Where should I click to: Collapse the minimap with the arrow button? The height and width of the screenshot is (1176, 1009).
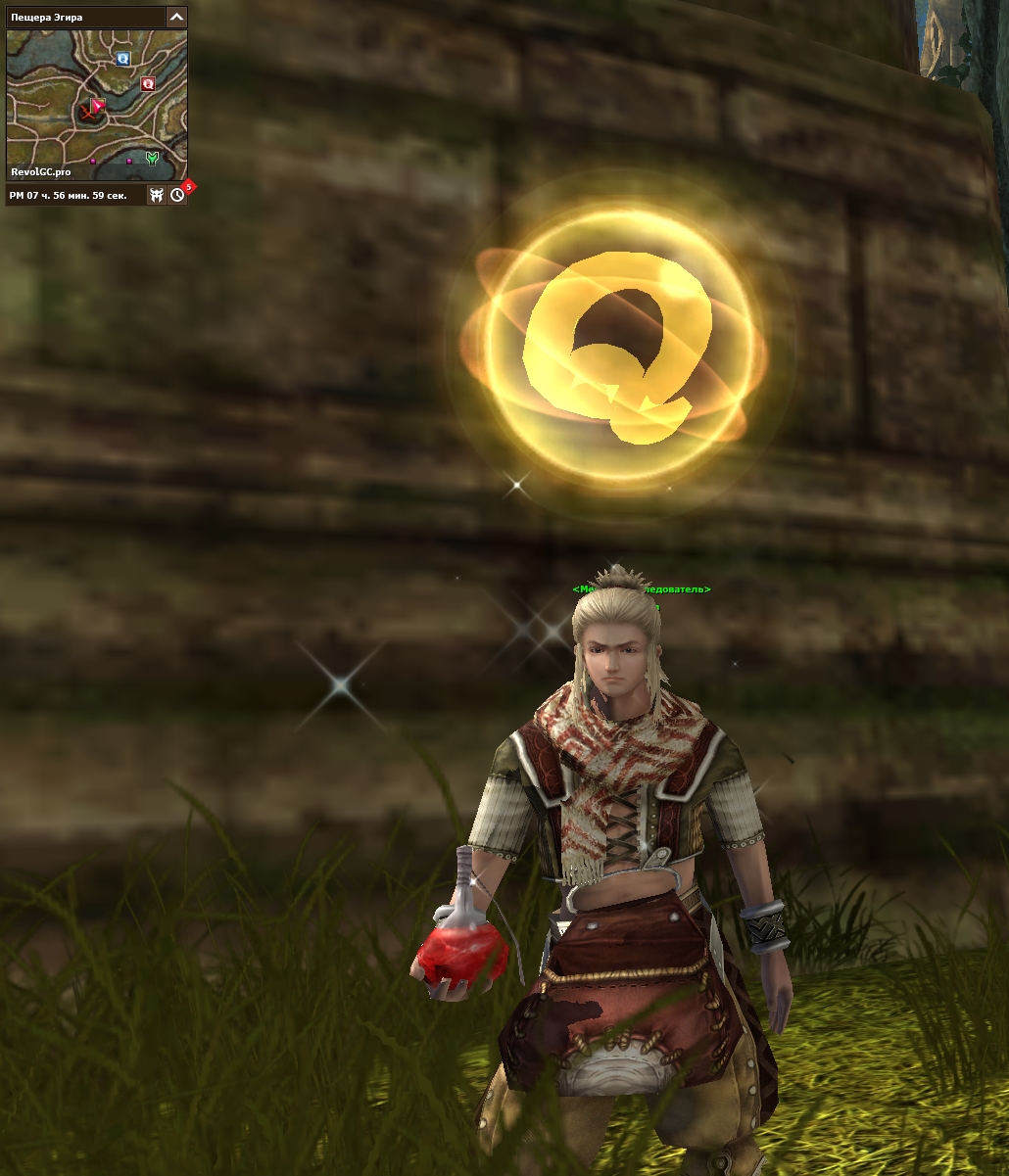(176, 17)
